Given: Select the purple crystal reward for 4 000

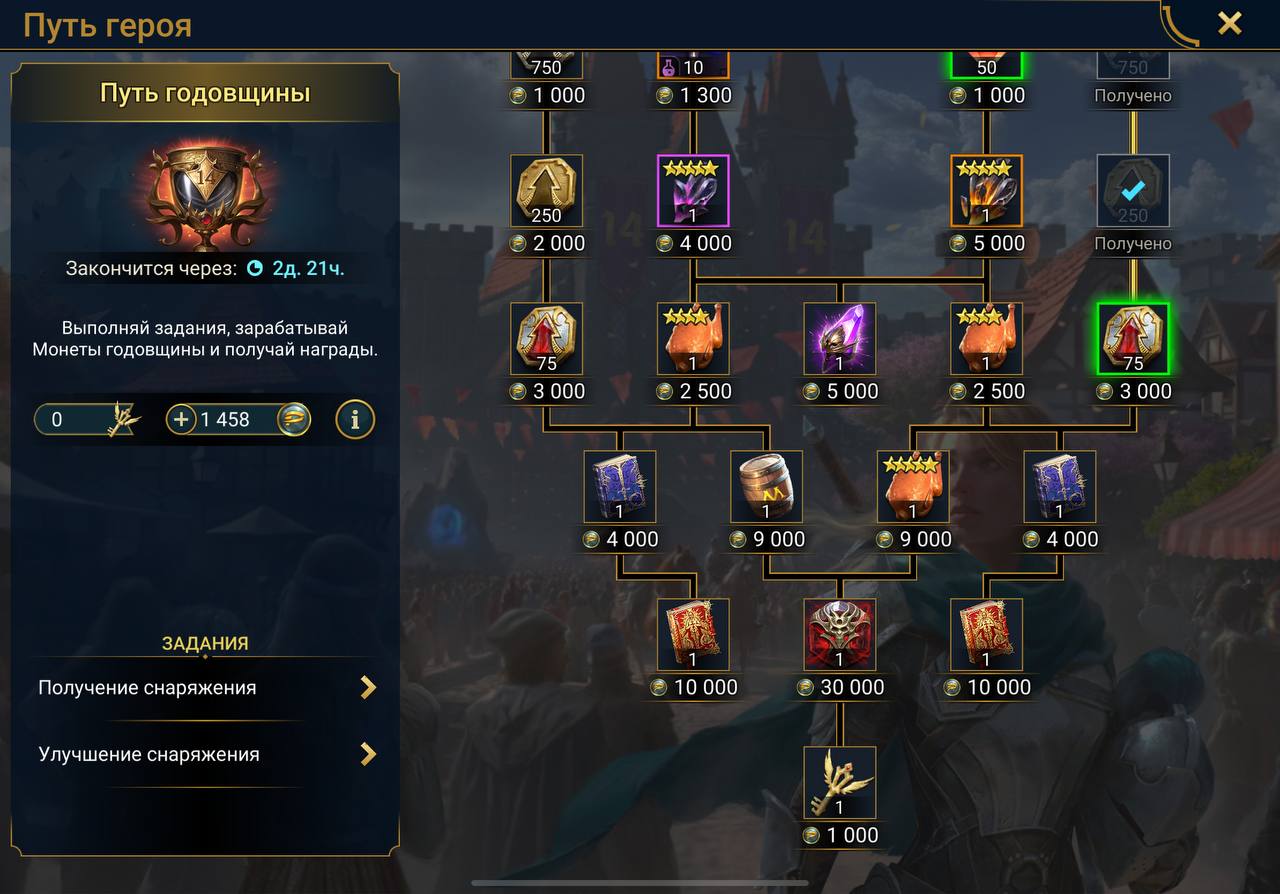Looking at the screenshot, I should click(693, 191).
